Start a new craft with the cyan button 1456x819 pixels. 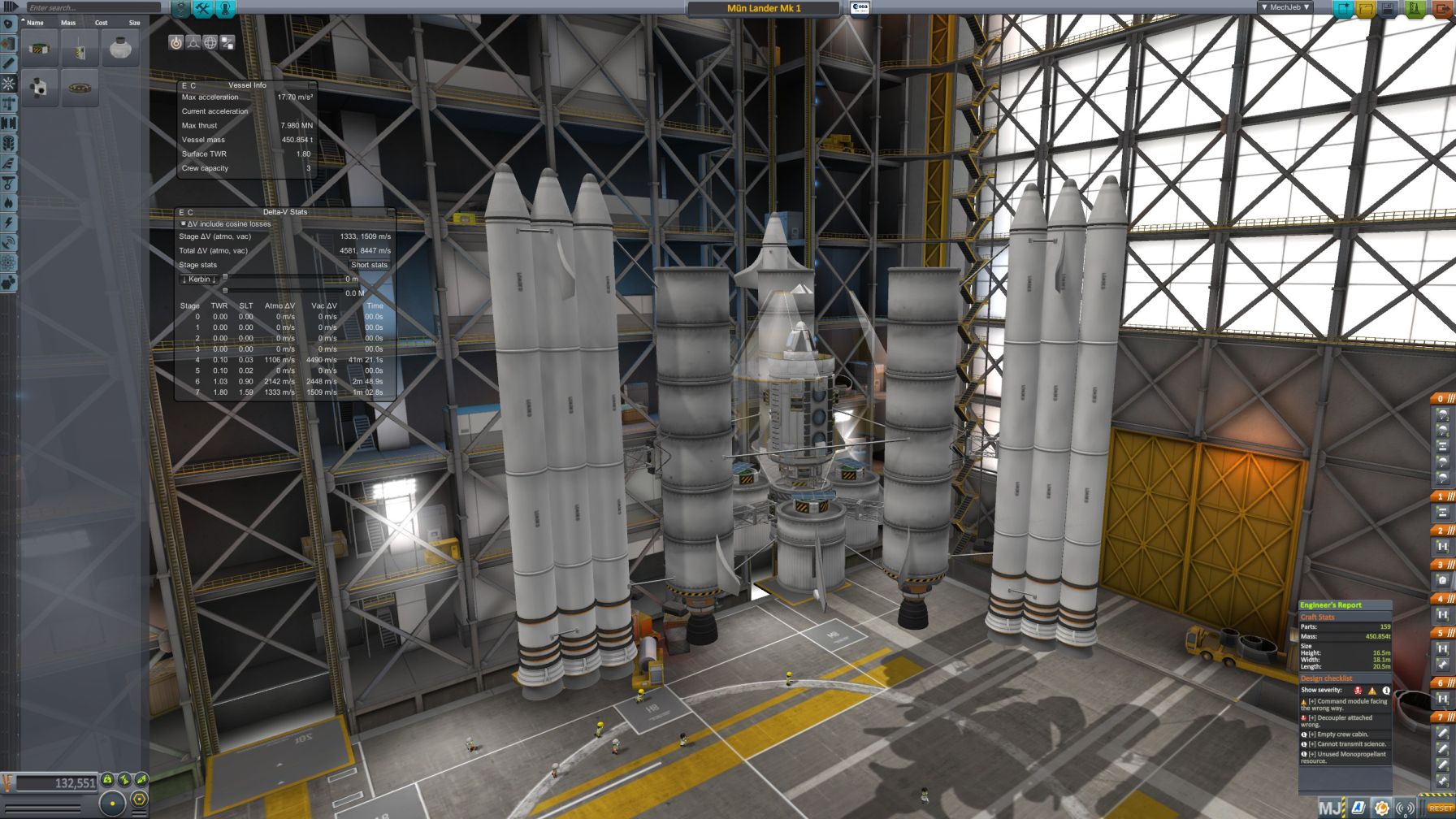click(1344, 9)
